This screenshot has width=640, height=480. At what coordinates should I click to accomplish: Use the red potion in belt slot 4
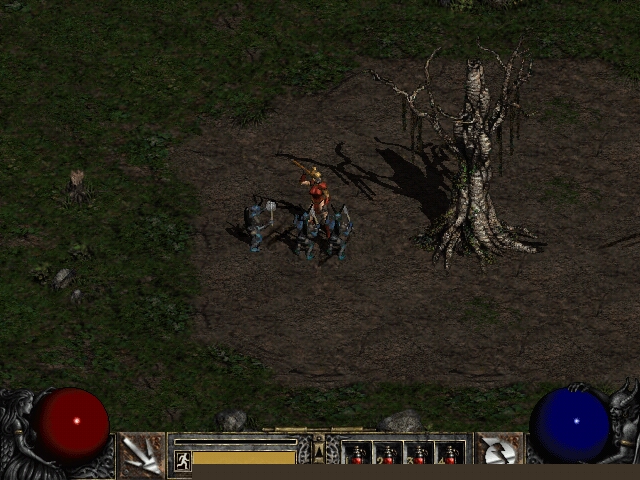pyautogui.click(x=450, y=455)
